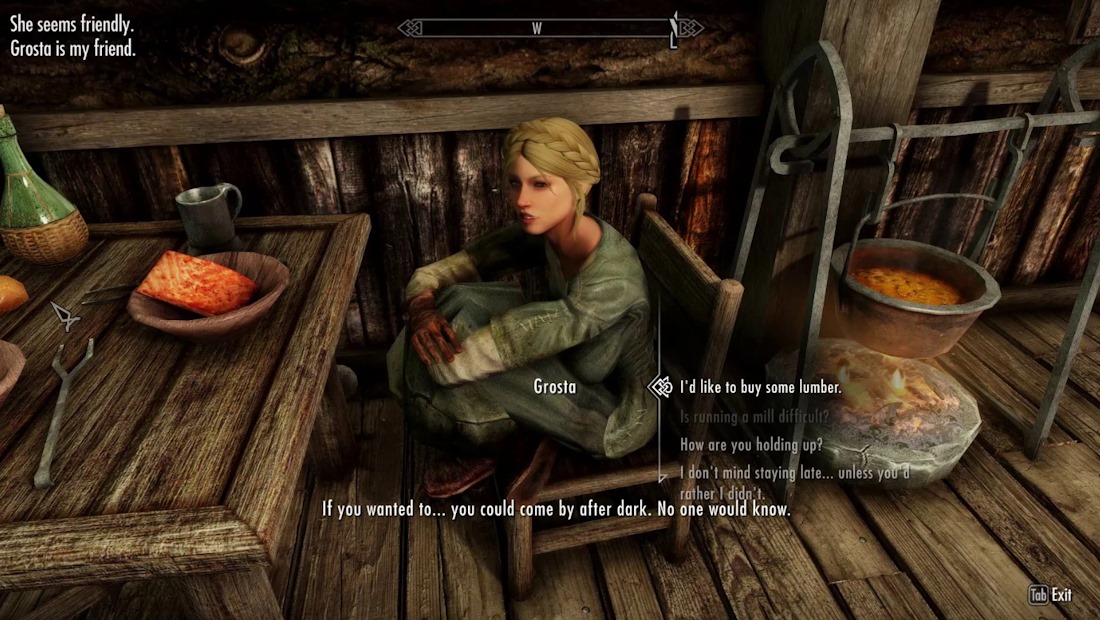The height and width of the screenshot is (620, 1100).
Task: Pick the "I don't mind staying late" option
Action: point(794,473)
